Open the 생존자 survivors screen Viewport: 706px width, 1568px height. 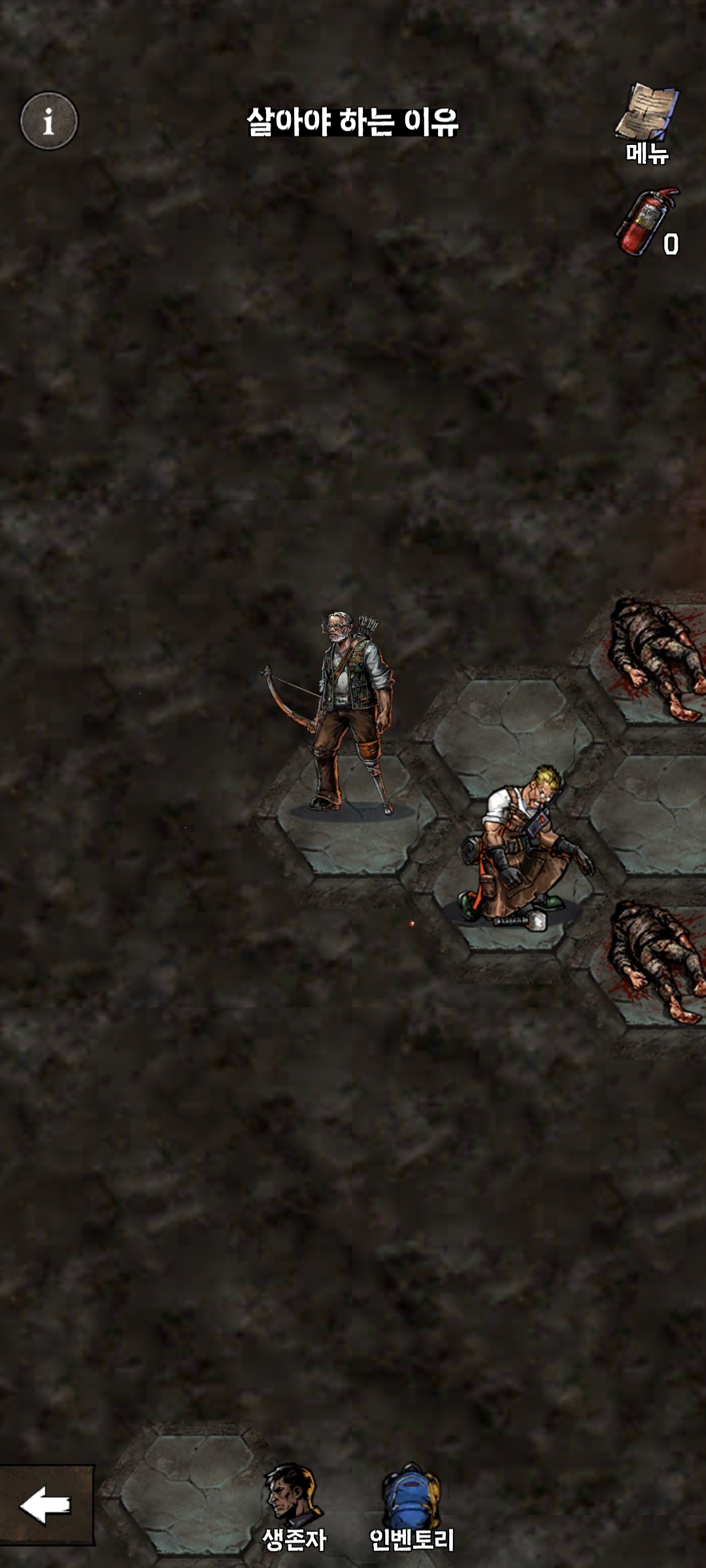(294, 1508)
